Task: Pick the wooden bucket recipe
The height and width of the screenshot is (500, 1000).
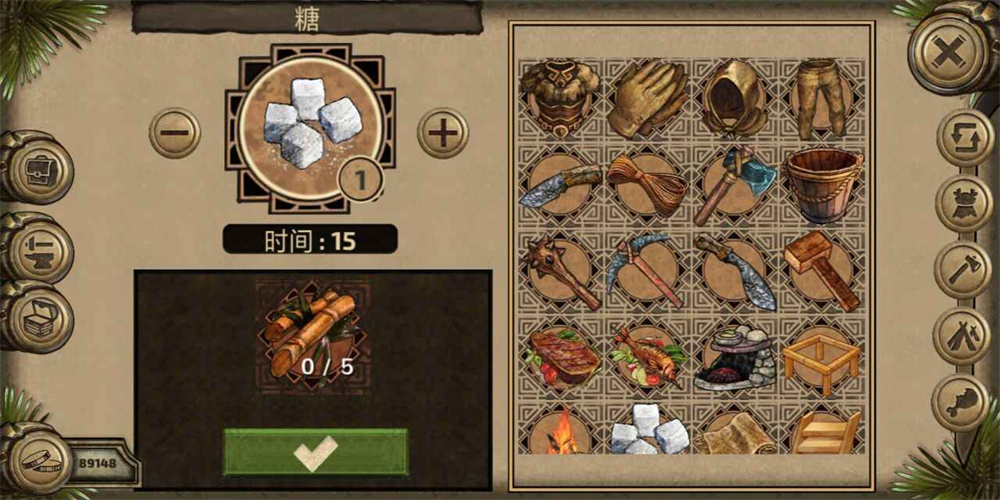Action: pyautogui.click(x=822, y=186)
